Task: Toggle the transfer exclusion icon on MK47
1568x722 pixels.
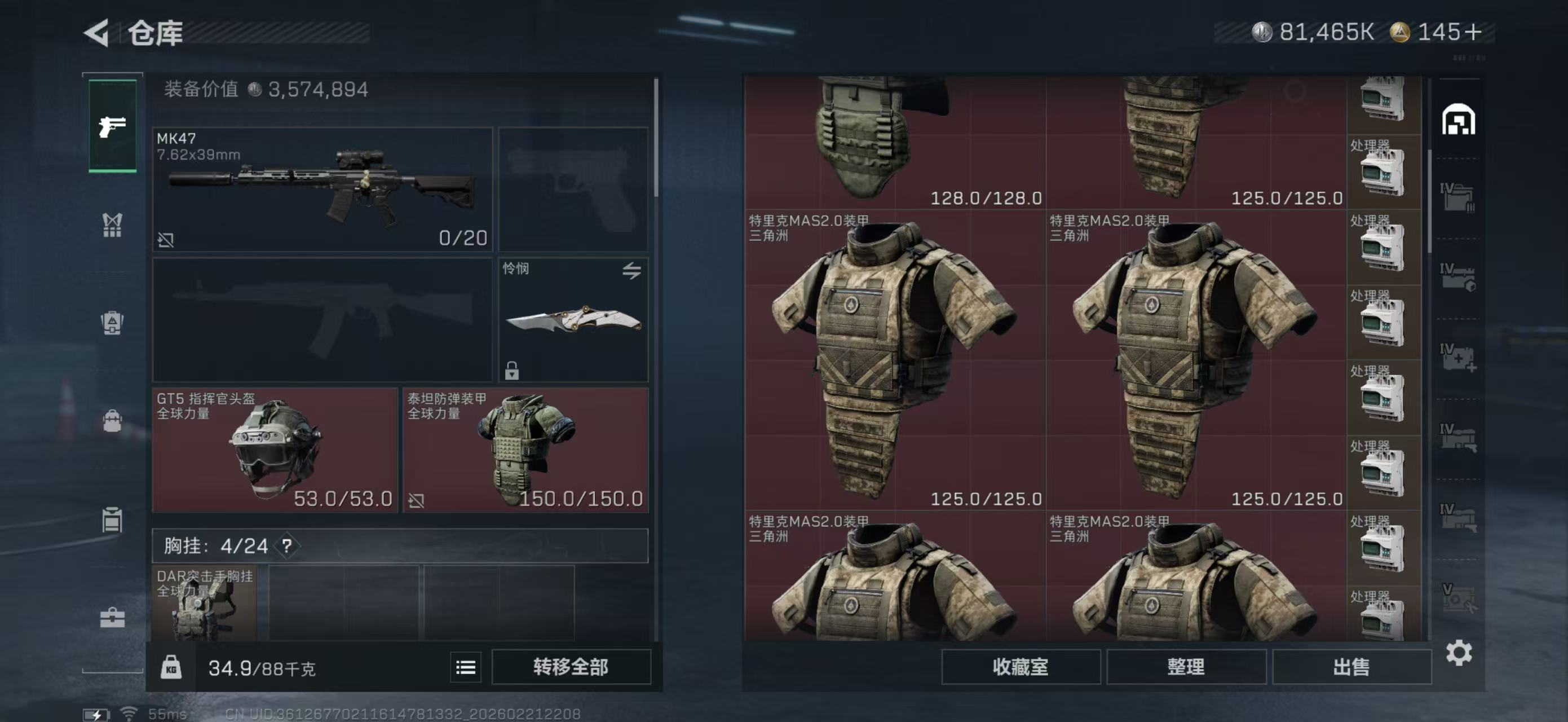Action: tap(167, 240)
